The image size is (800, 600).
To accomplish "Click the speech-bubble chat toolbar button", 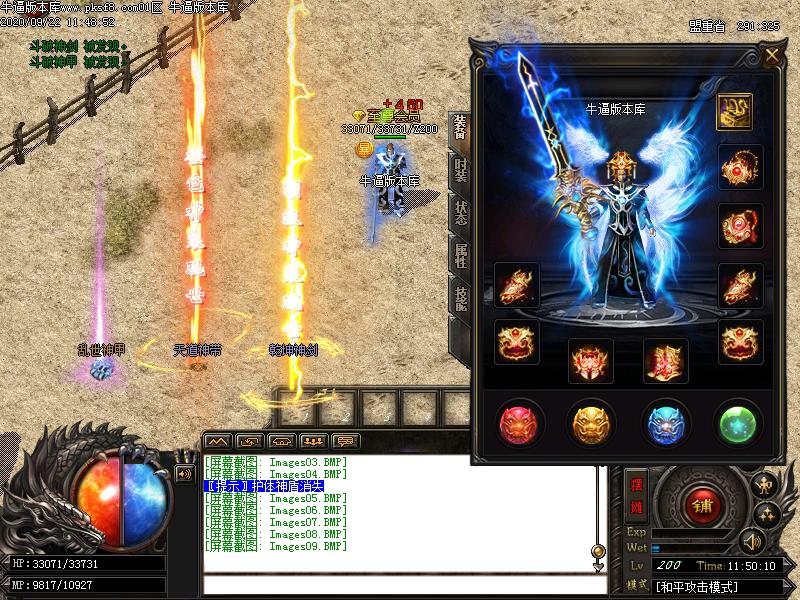I will (346, 441).
